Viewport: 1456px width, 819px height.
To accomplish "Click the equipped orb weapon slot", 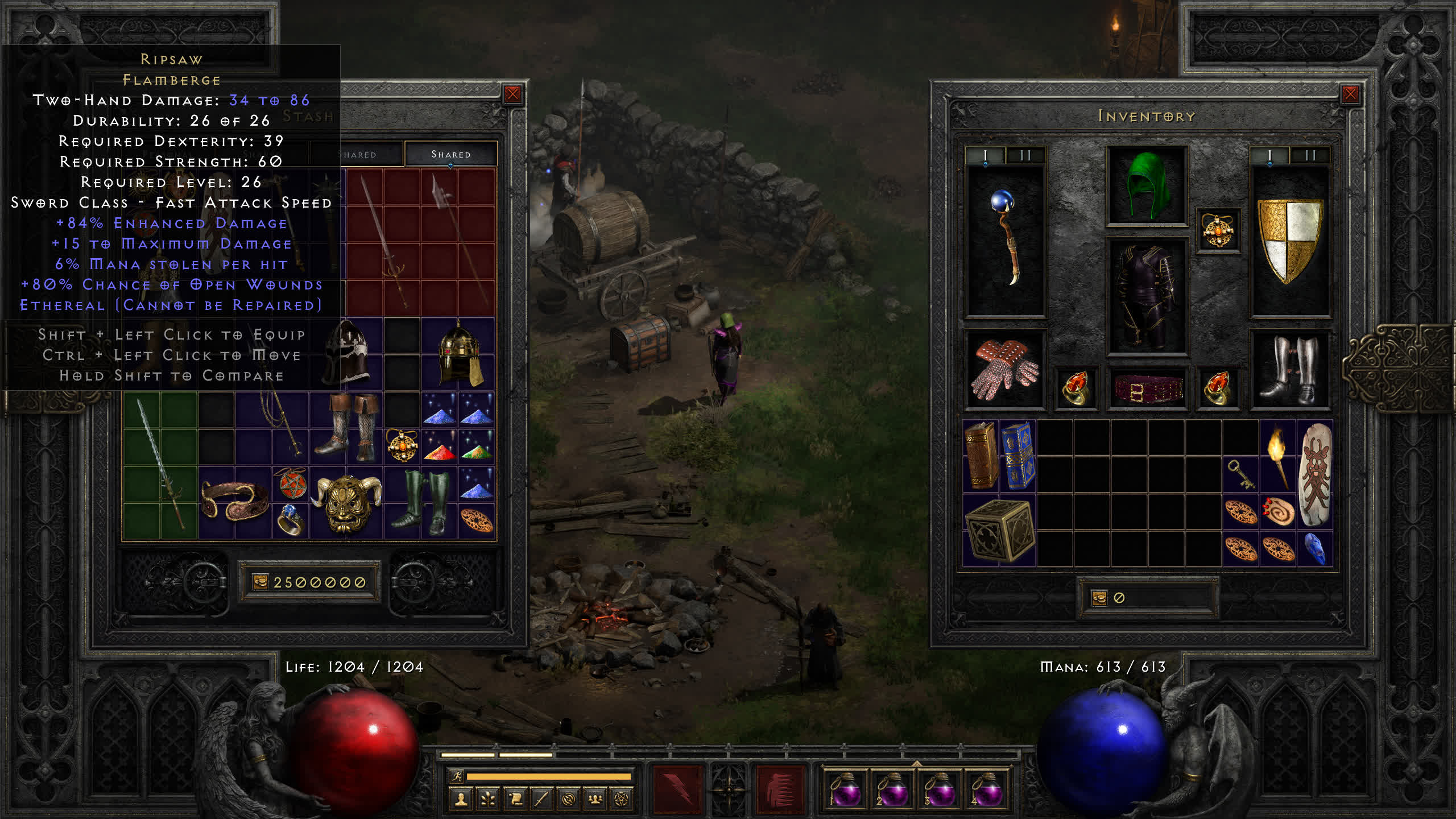I will point(1005,239).
